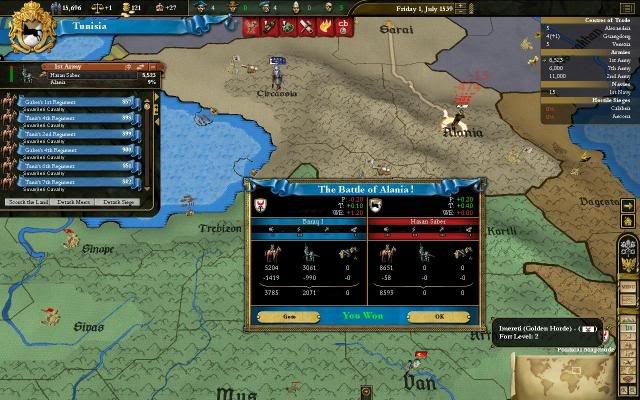The width and height of the screenshot is (640, 400).
Task: Open the casus belli (cb) alert
Action: coord(344,26)
